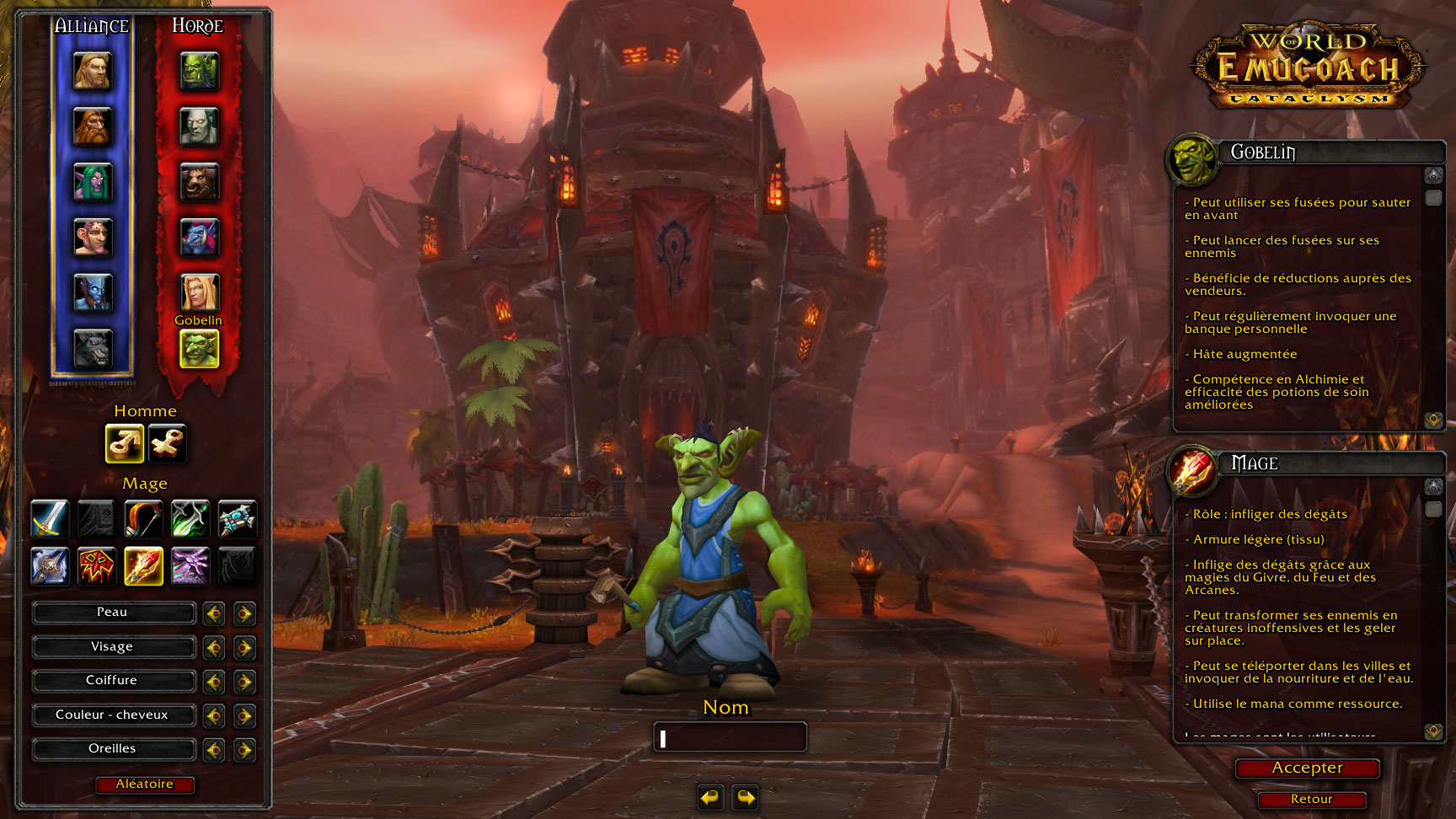
Task: Focus the Nom name input field
Action: pos(730,738)
